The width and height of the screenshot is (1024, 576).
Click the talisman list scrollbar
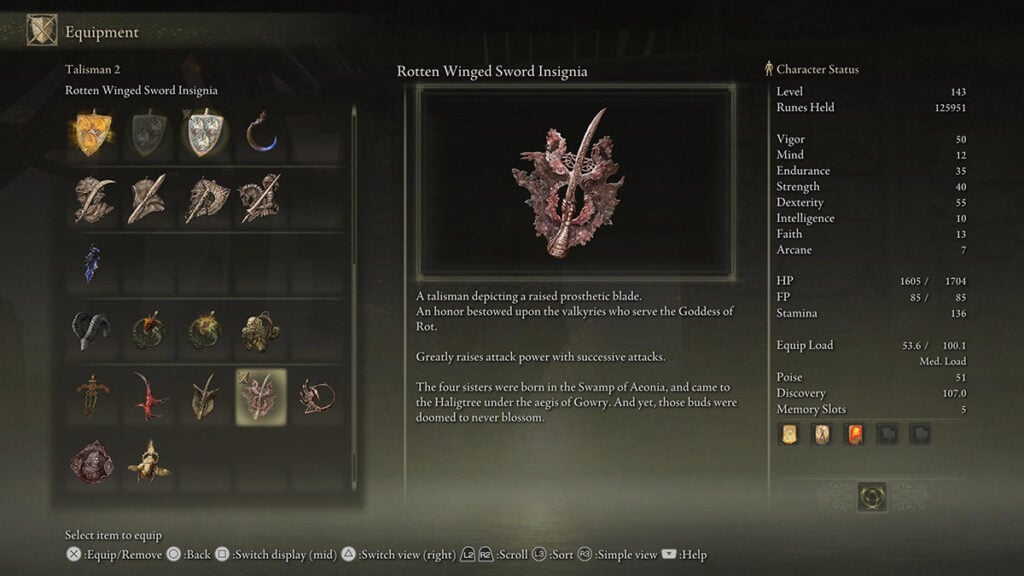pyautogui.click(x=353, y=300)
